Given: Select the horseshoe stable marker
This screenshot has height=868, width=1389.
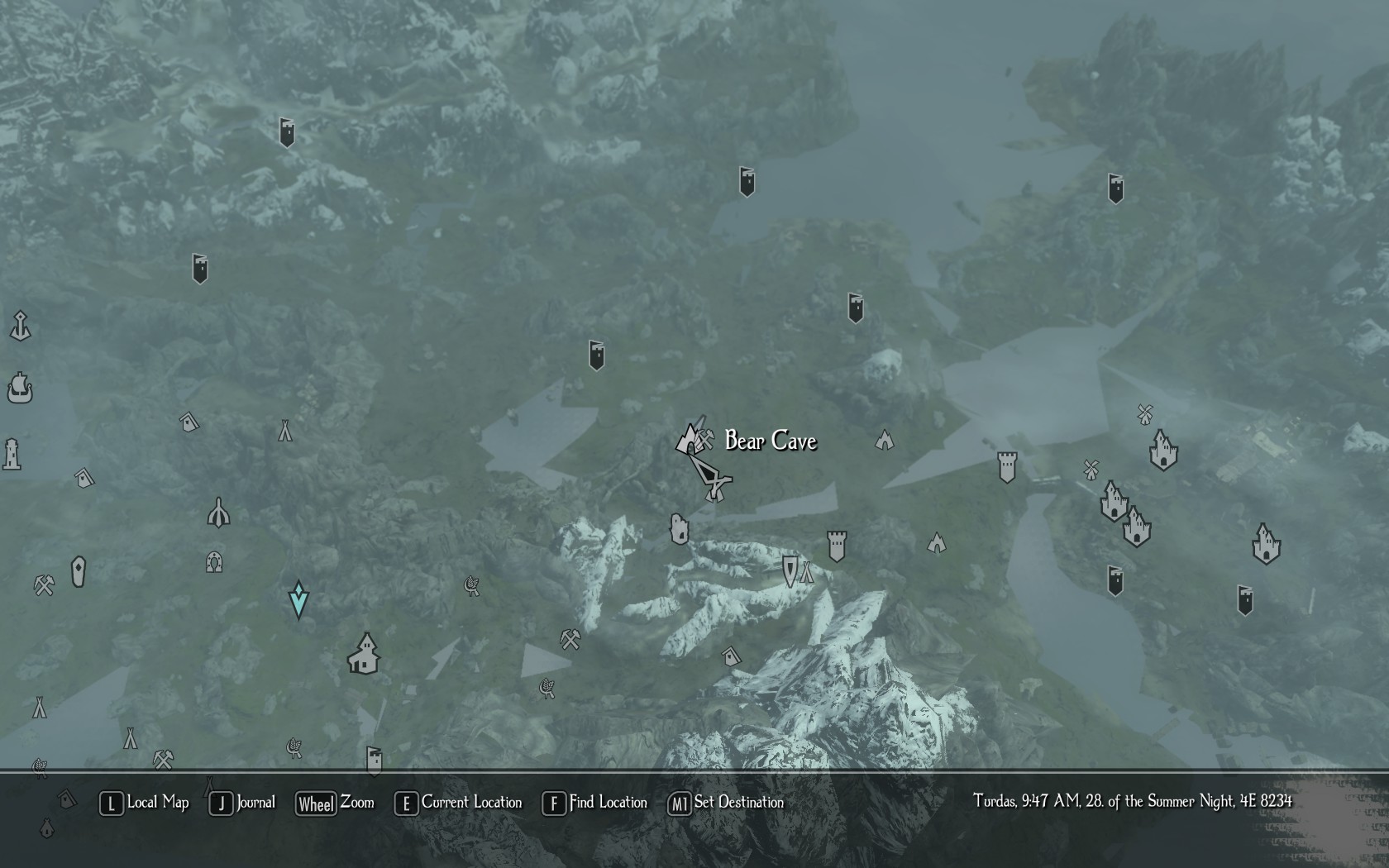Looking at the screenshot, I should point(214,562).
